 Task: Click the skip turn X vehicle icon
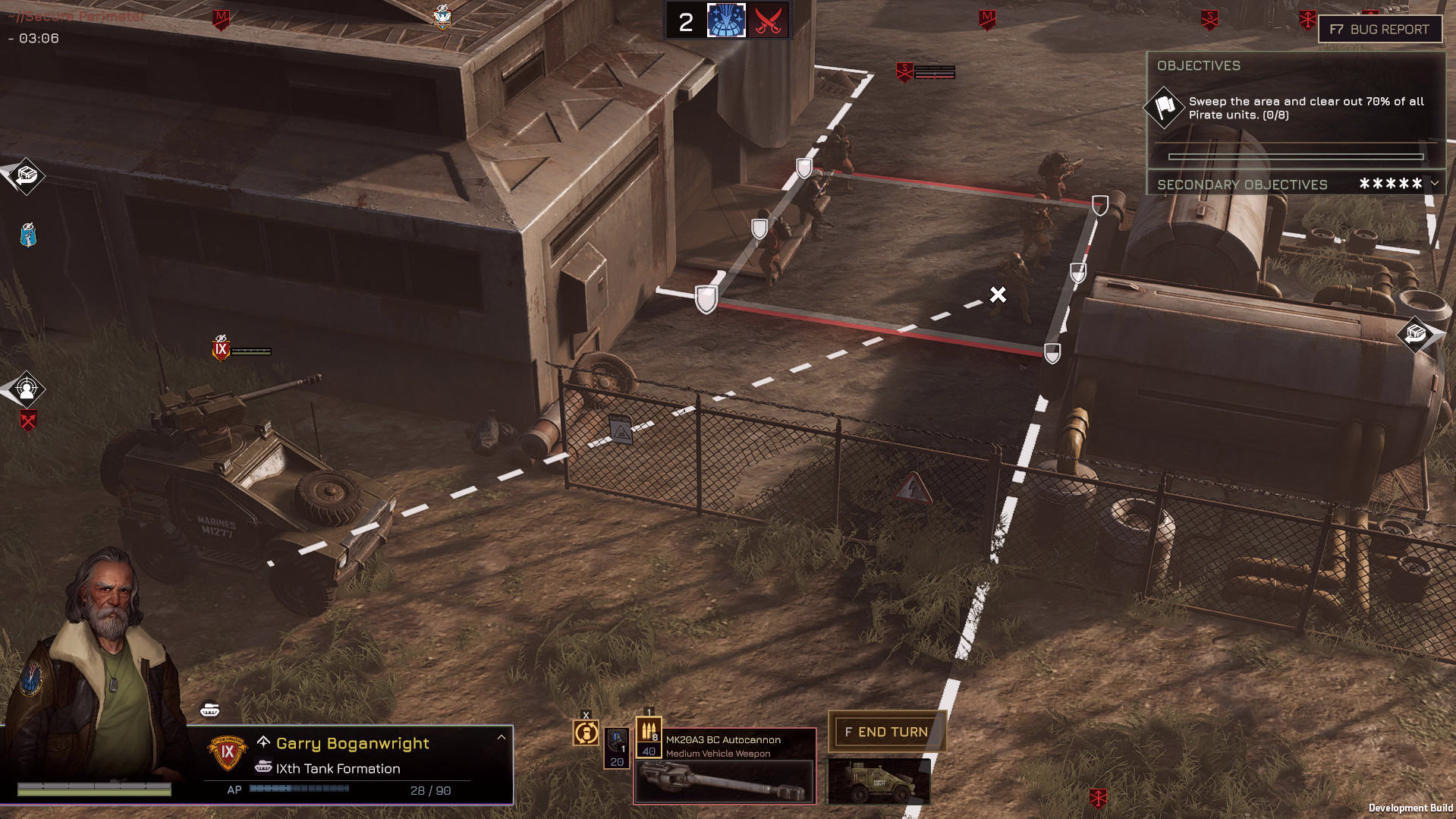coord(586,732)
